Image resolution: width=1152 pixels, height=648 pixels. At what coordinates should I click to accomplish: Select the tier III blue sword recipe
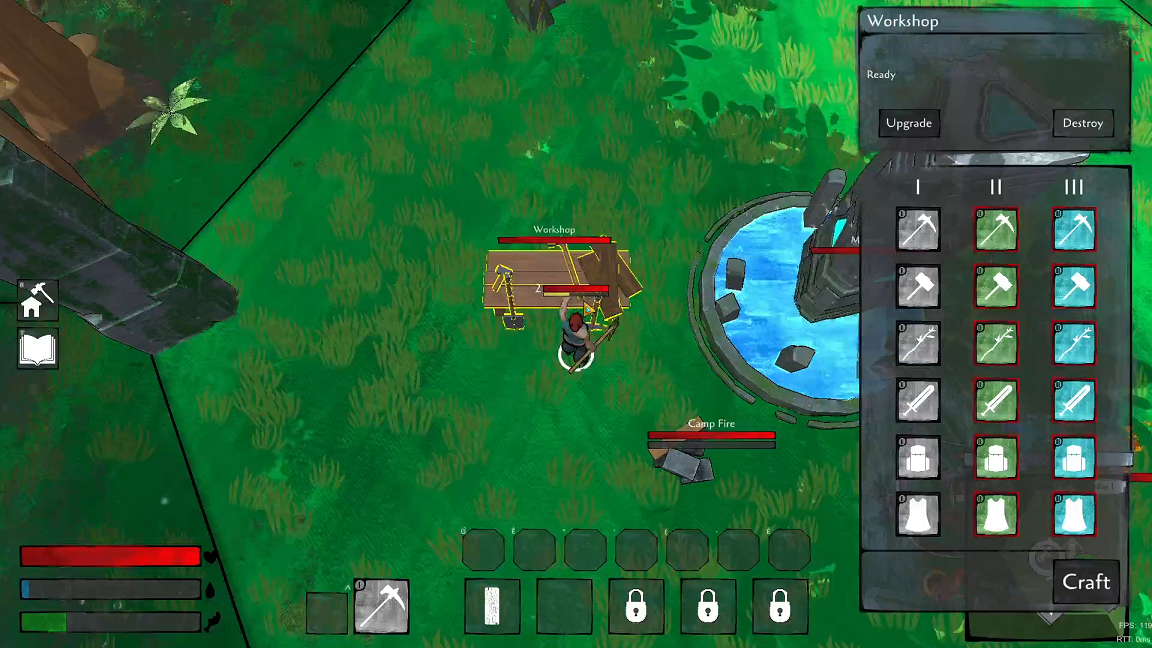1074,400
